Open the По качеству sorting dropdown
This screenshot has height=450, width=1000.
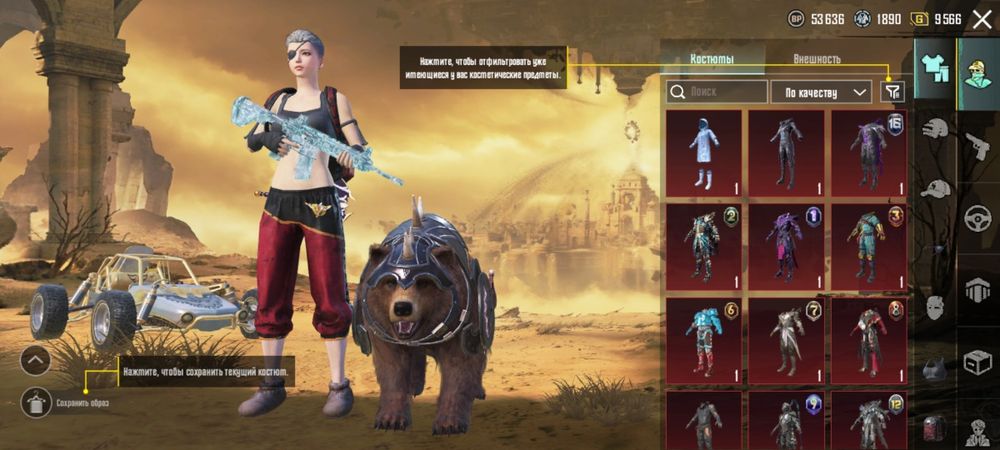tap(821, 92)
